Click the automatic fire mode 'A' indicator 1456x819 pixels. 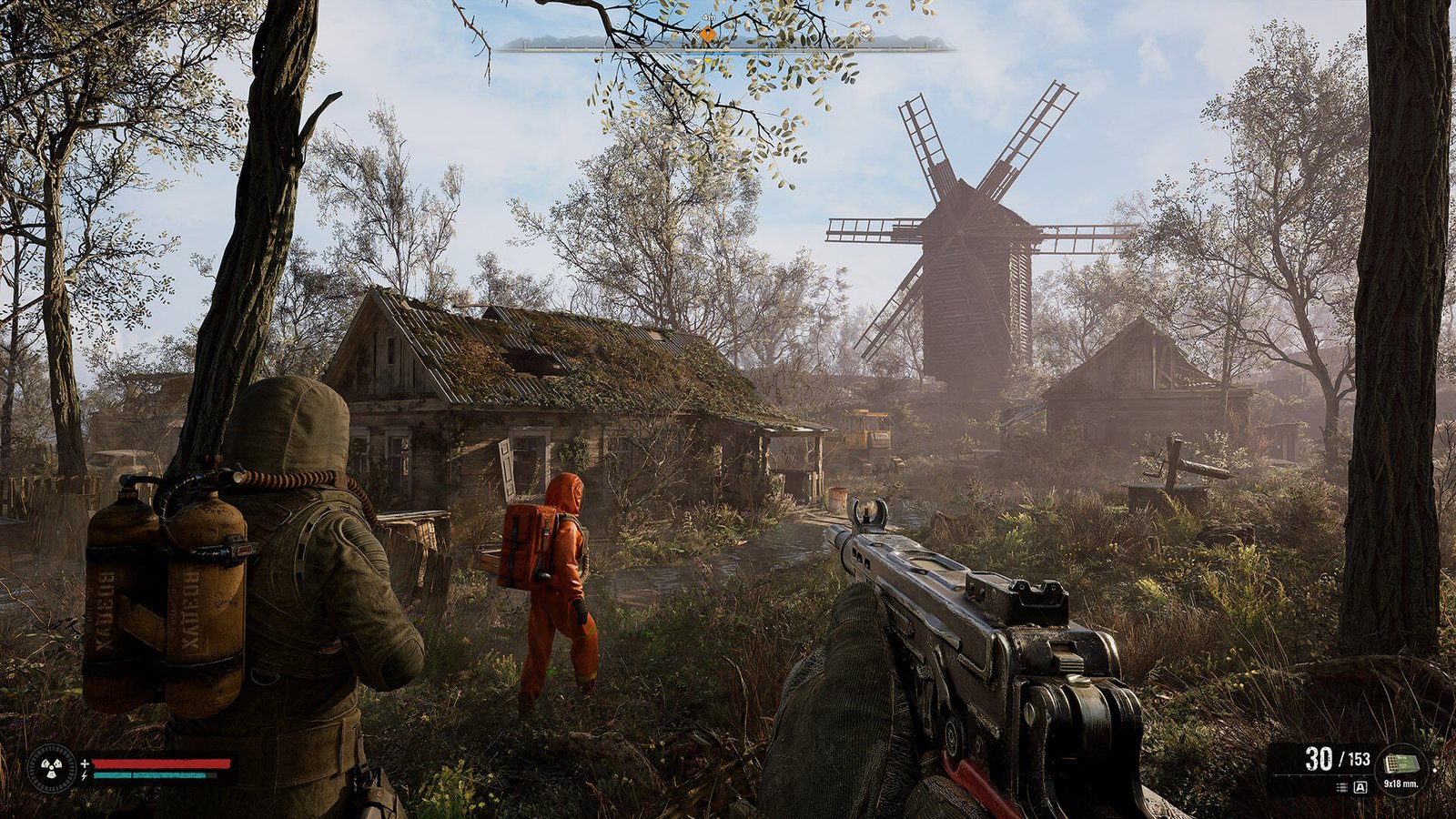[x=1360, y=787]
